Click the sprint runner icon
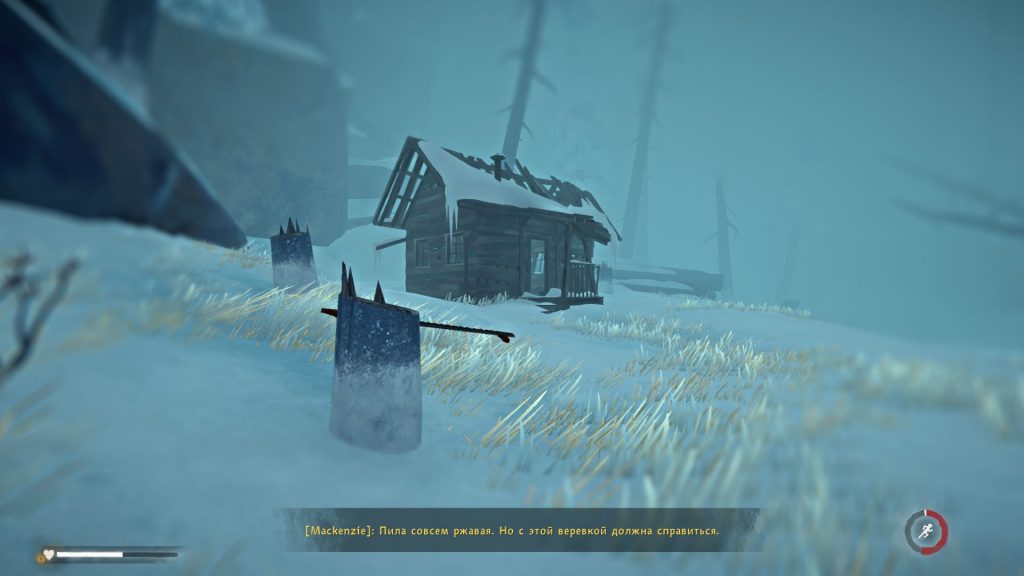Viewport: 1024px width, 576px height. [926, 532]
